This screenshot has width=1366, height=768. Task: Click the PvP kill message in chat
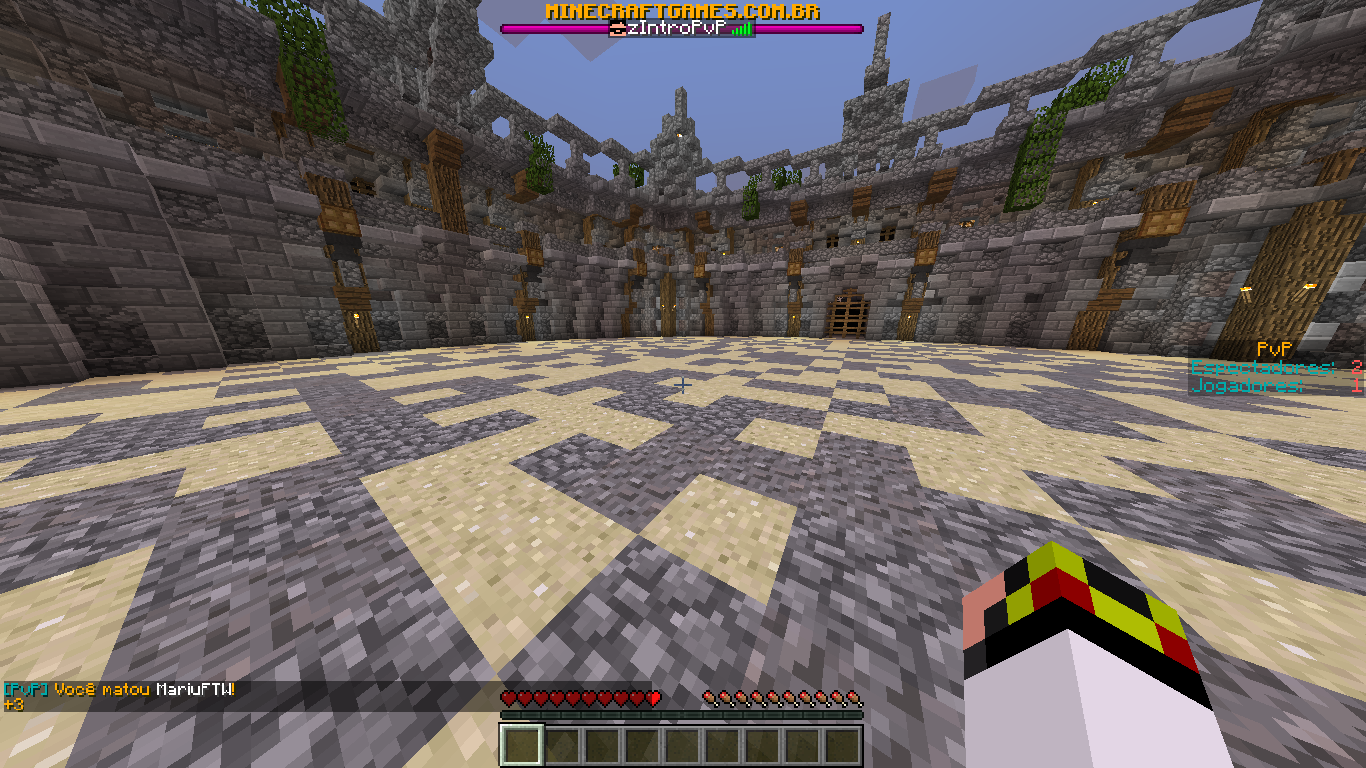[120, 690]
